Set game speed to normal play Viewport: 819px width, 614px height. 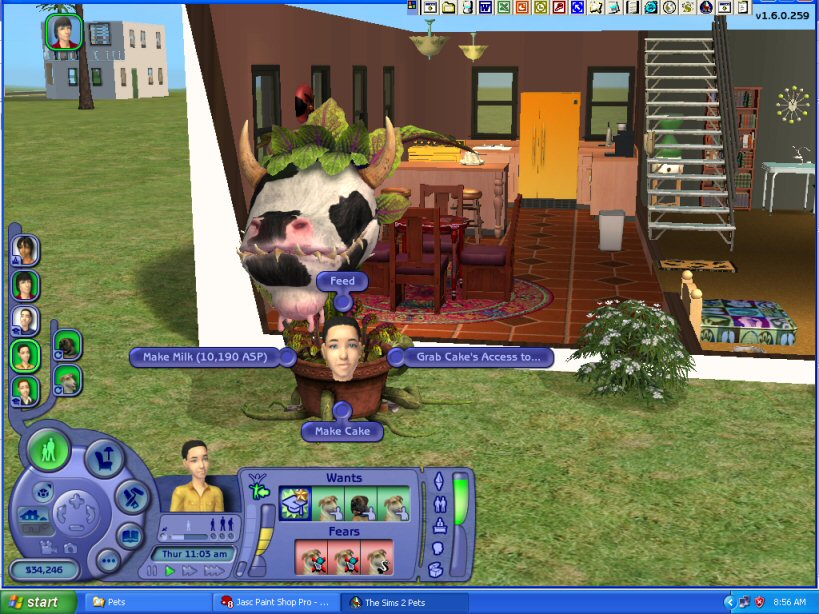click(x=170, y=571)
